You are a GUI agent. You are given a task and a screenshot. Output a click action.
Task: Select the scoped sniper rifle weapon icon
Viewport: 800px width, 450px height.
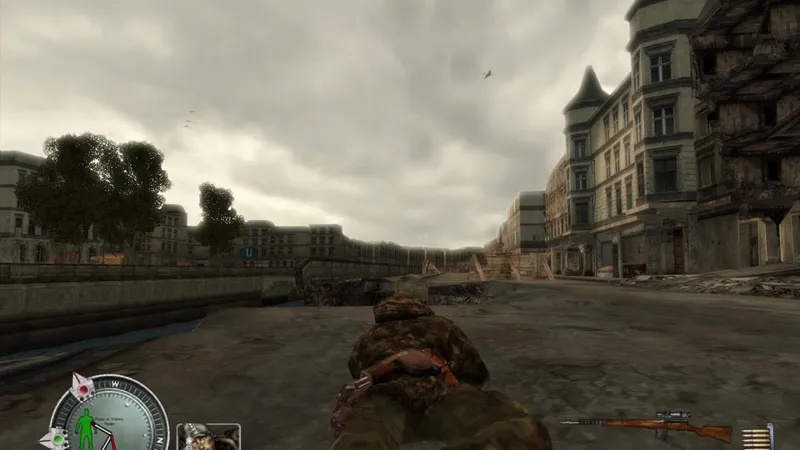coord(648,429)
